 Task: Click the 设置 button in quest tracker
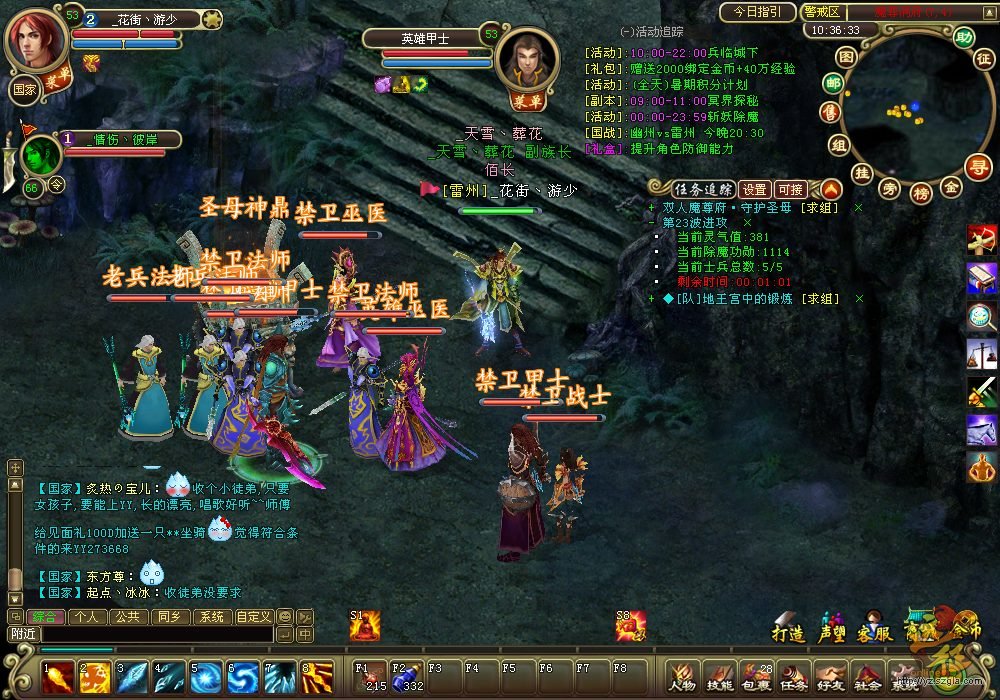click(x=755, y=189)
